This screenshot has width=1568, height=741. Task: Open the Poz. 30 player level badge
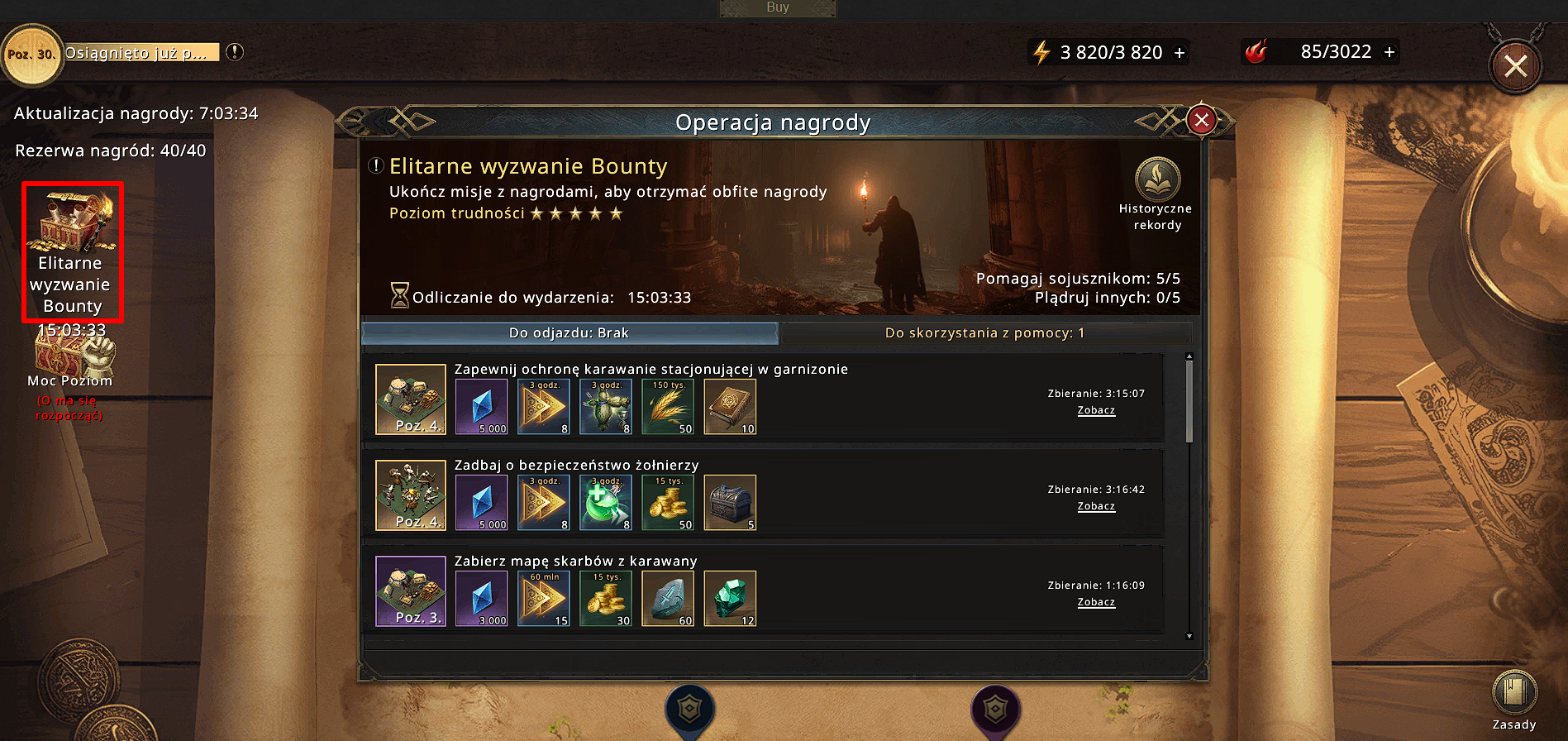pos(31,55)
